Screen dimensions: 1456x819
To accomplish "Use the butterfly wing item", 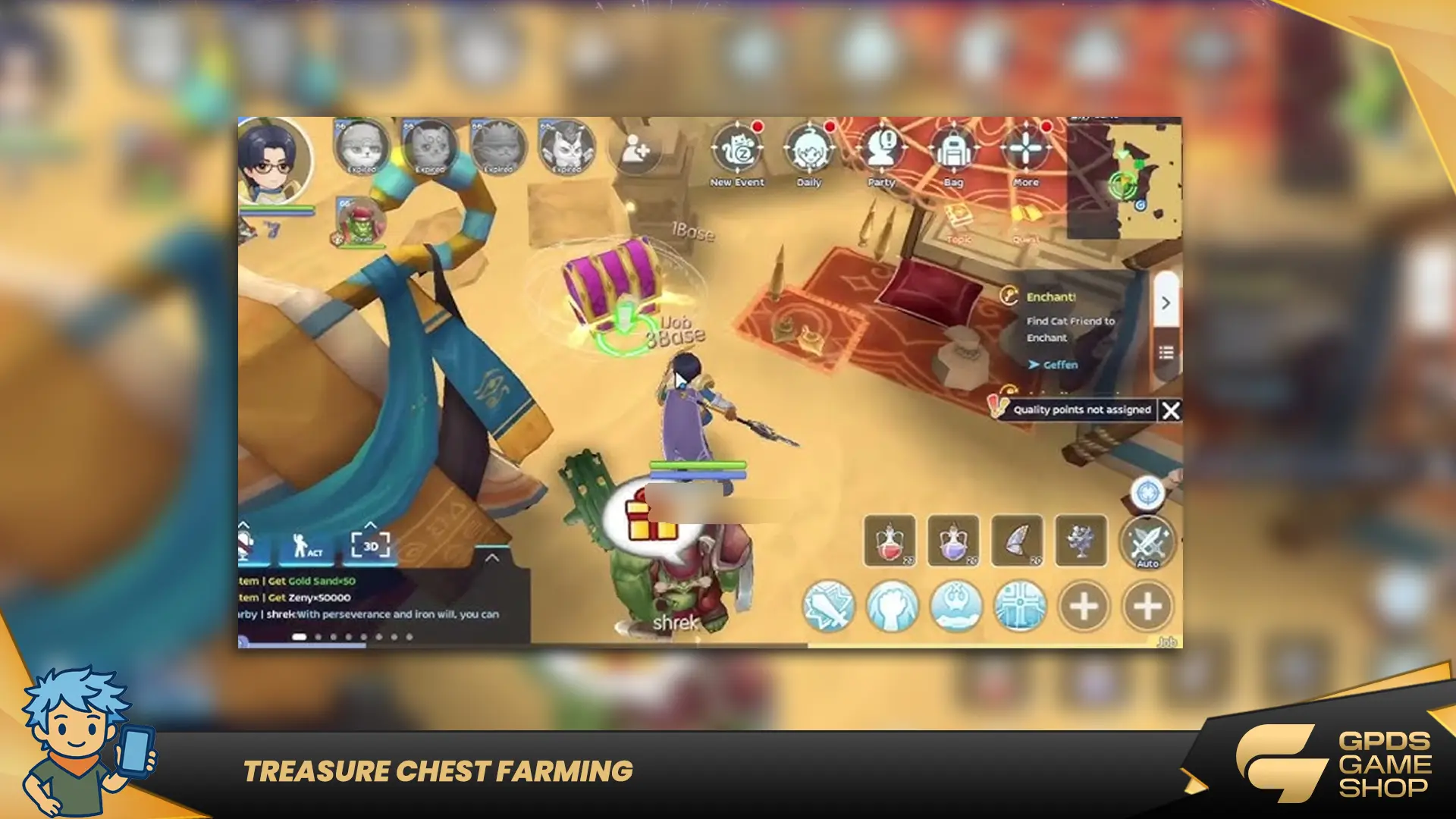I will pos(1017,541).
